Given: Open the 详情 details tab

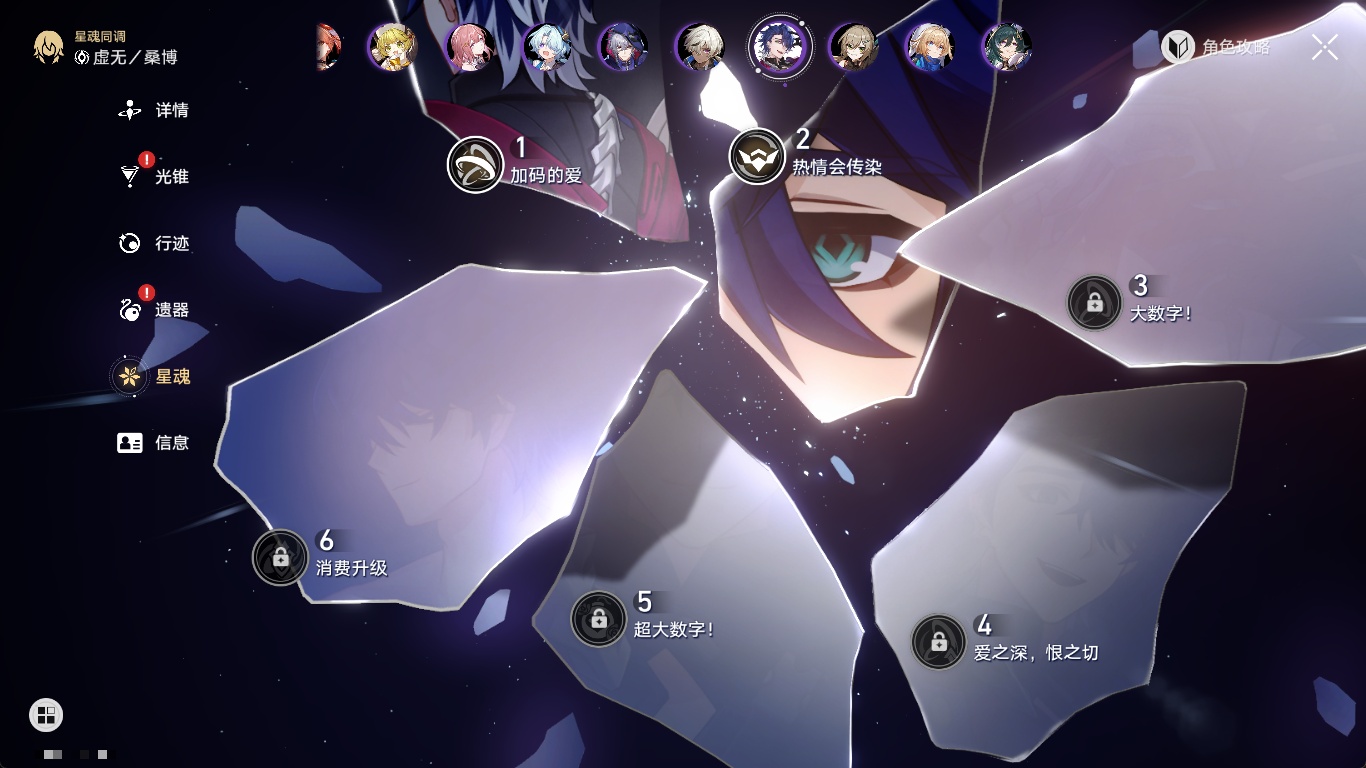Looking at the screenshot, I should point(155,110).
